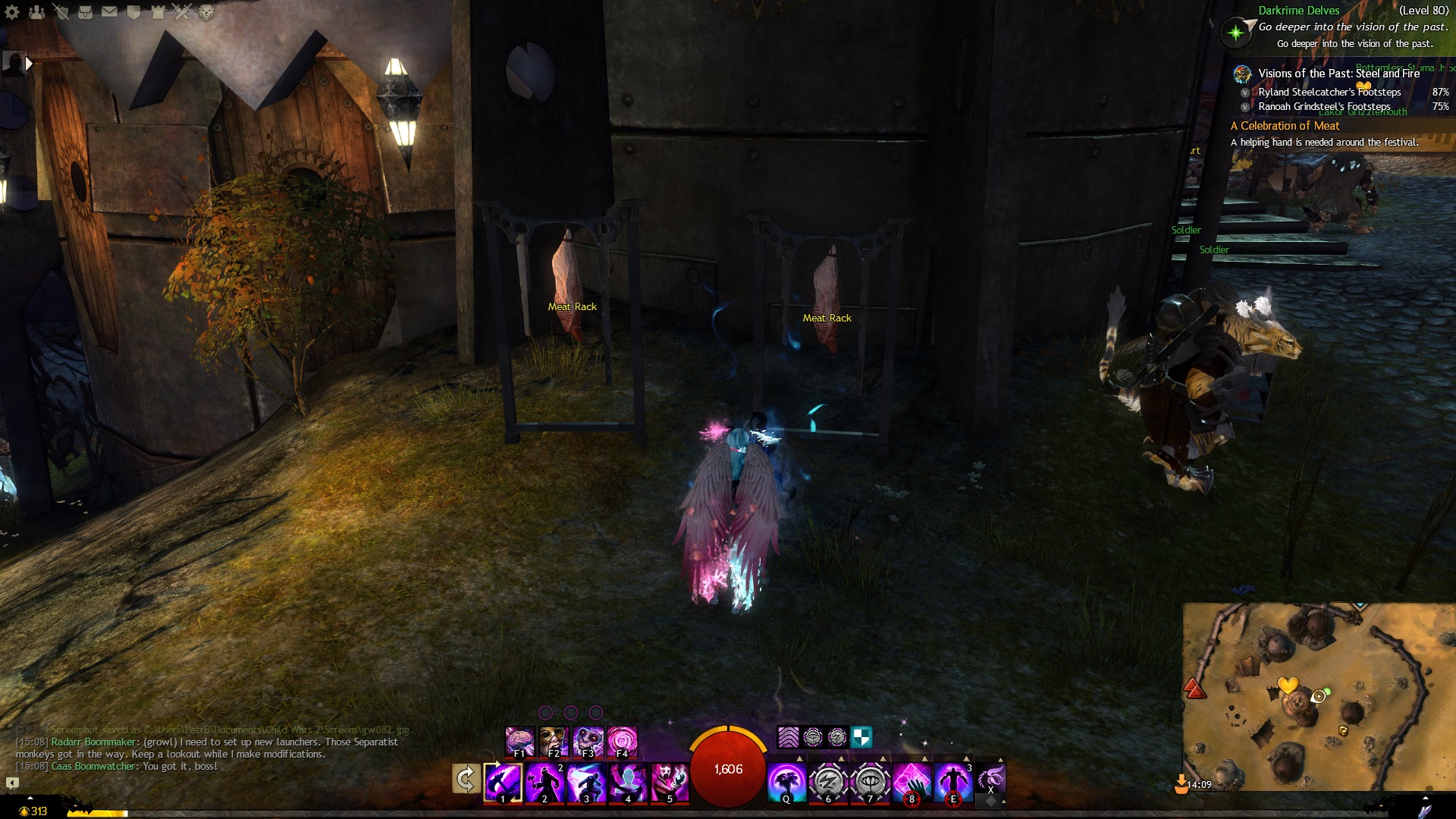Select the Visions of the Past objective
Screen dimensions: 1456x819
[x=1338, y=74]
